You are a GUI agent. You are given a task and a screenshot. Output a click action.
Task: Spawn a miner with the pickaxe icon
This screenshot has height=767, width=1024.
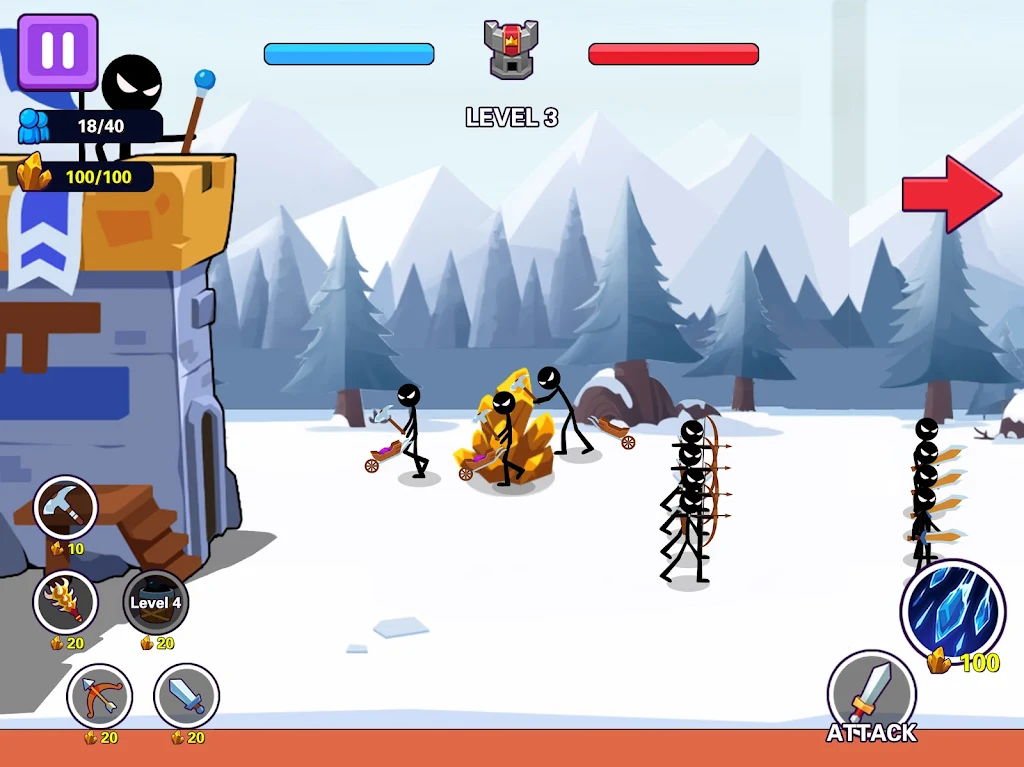(x=65, y=508)
